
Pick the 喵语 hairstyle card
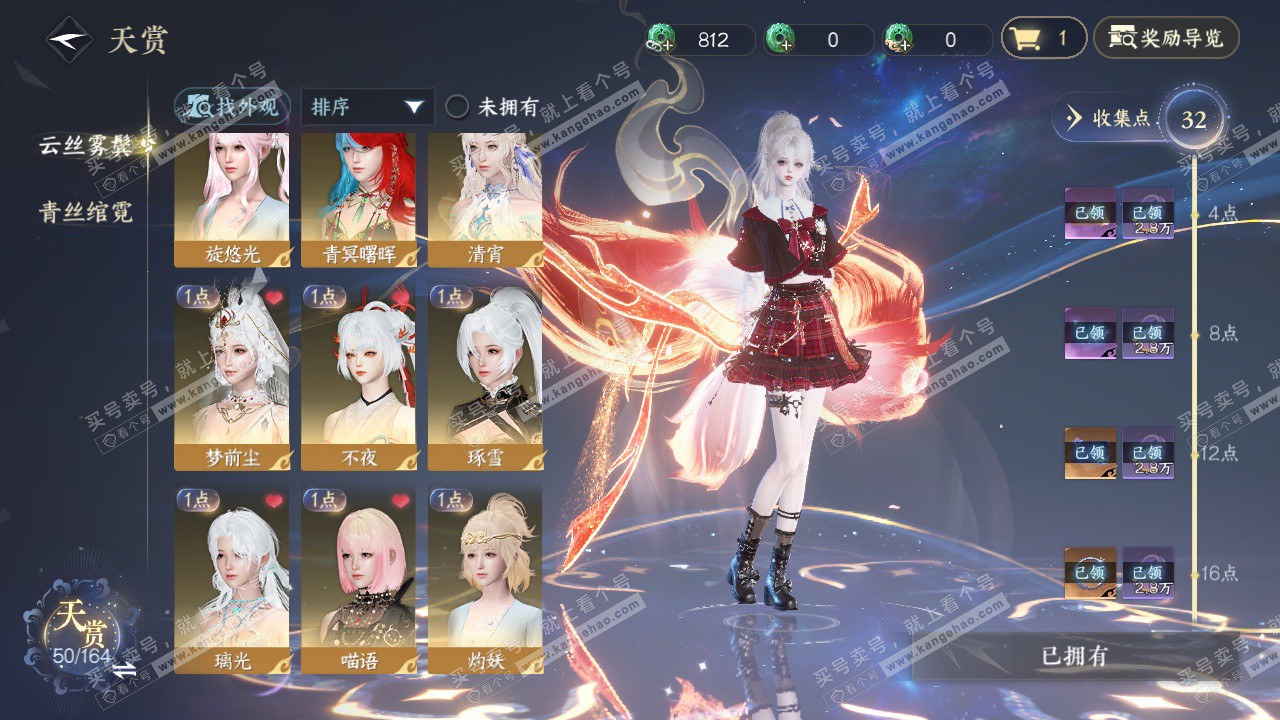(x=358, y=580)
